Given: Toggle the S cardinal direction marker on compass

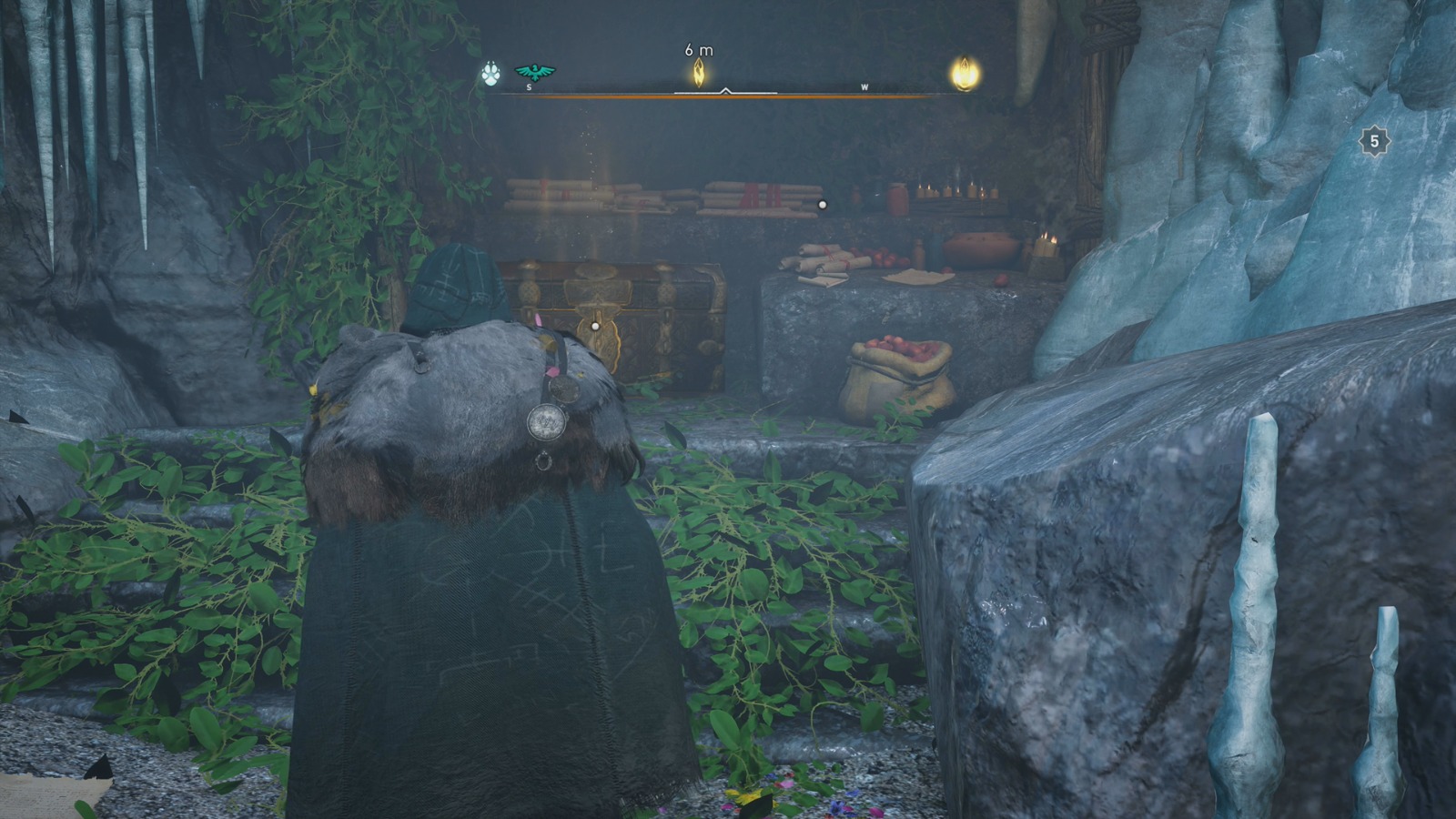Looking at the screenshot, I should pyautogui.click(x=528, y=87).
